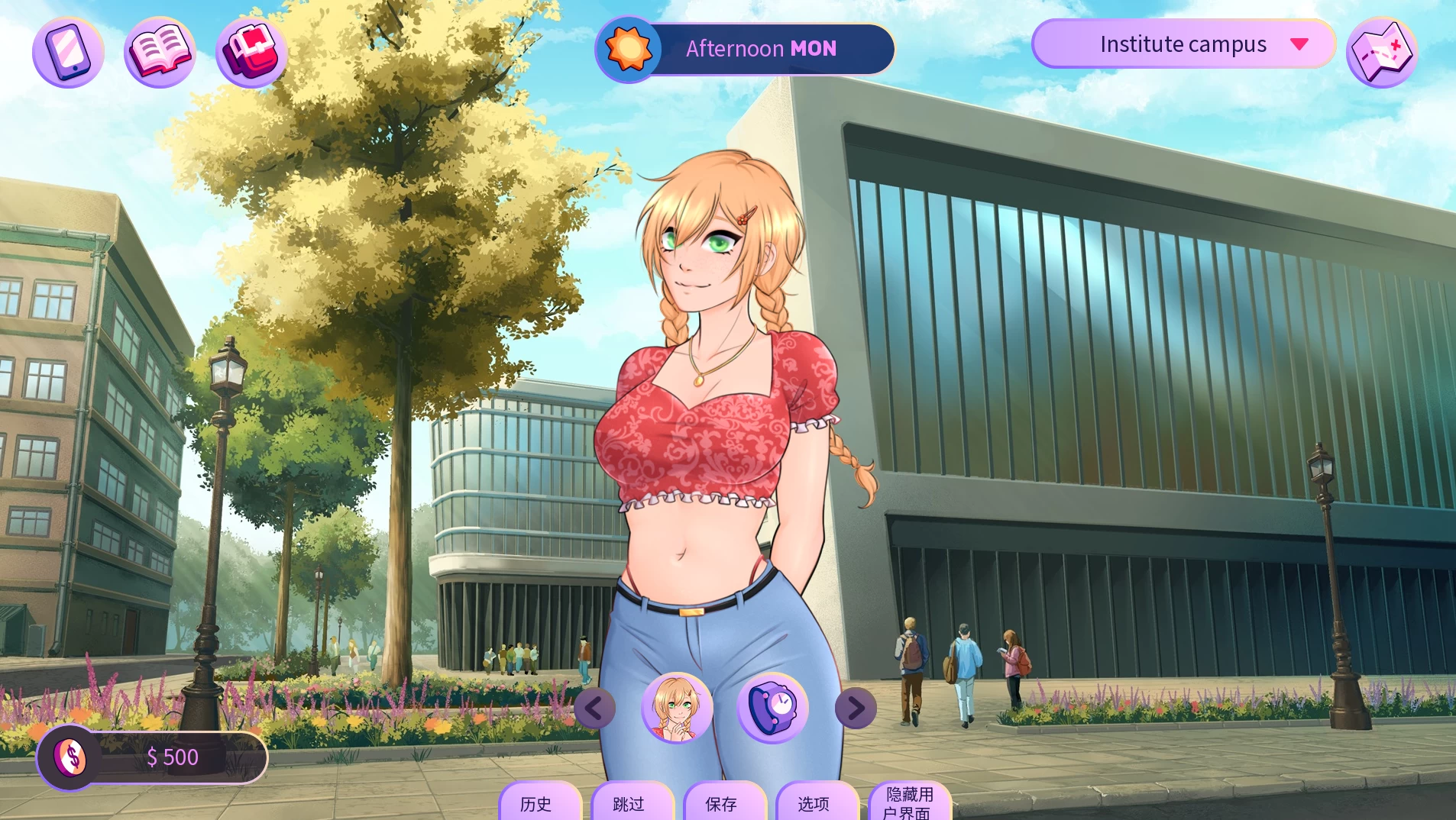
Task: Activate the 跳过 skip button
Action: (629, 803)
